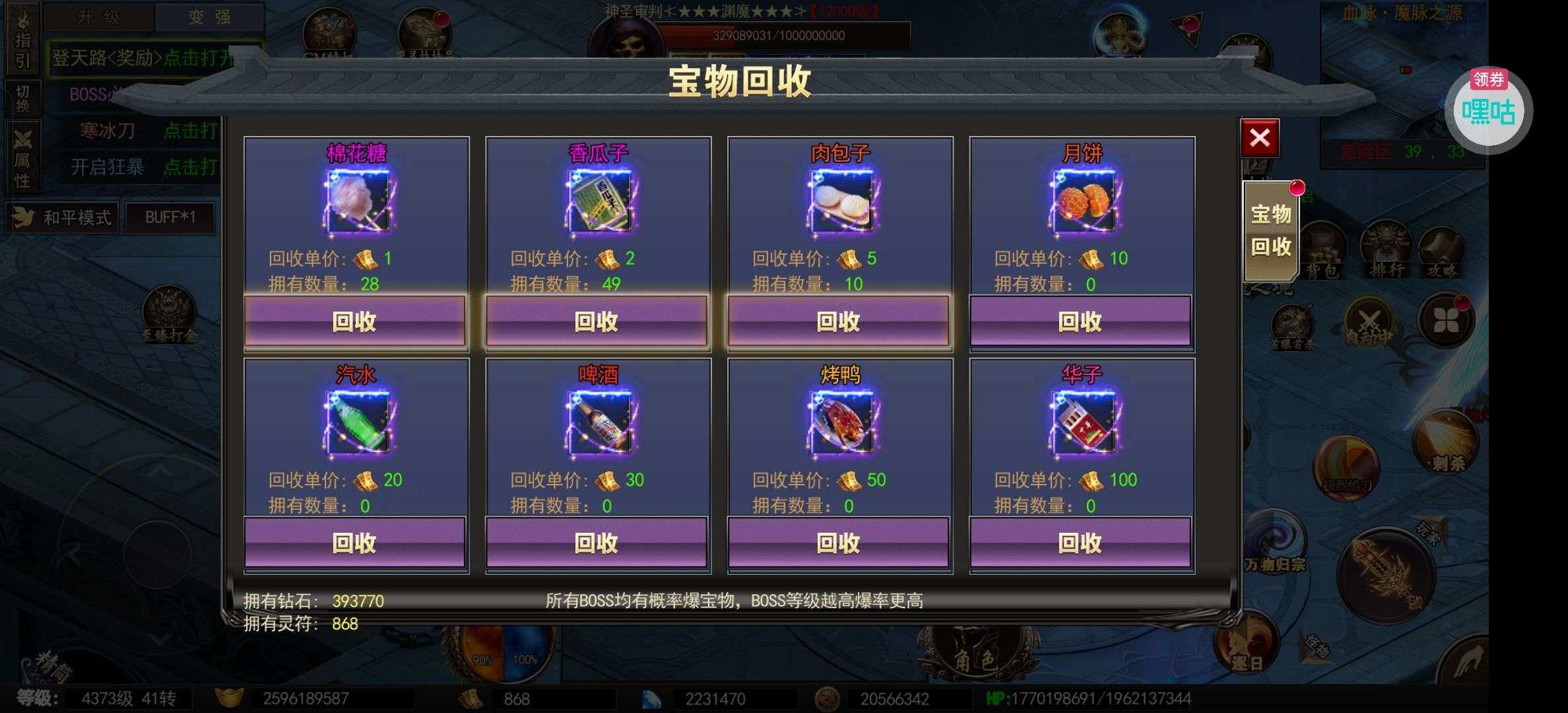Open the 登天路 reward quest entry
This screenshot has height=713, width=1568.
(x=142, y=58)
